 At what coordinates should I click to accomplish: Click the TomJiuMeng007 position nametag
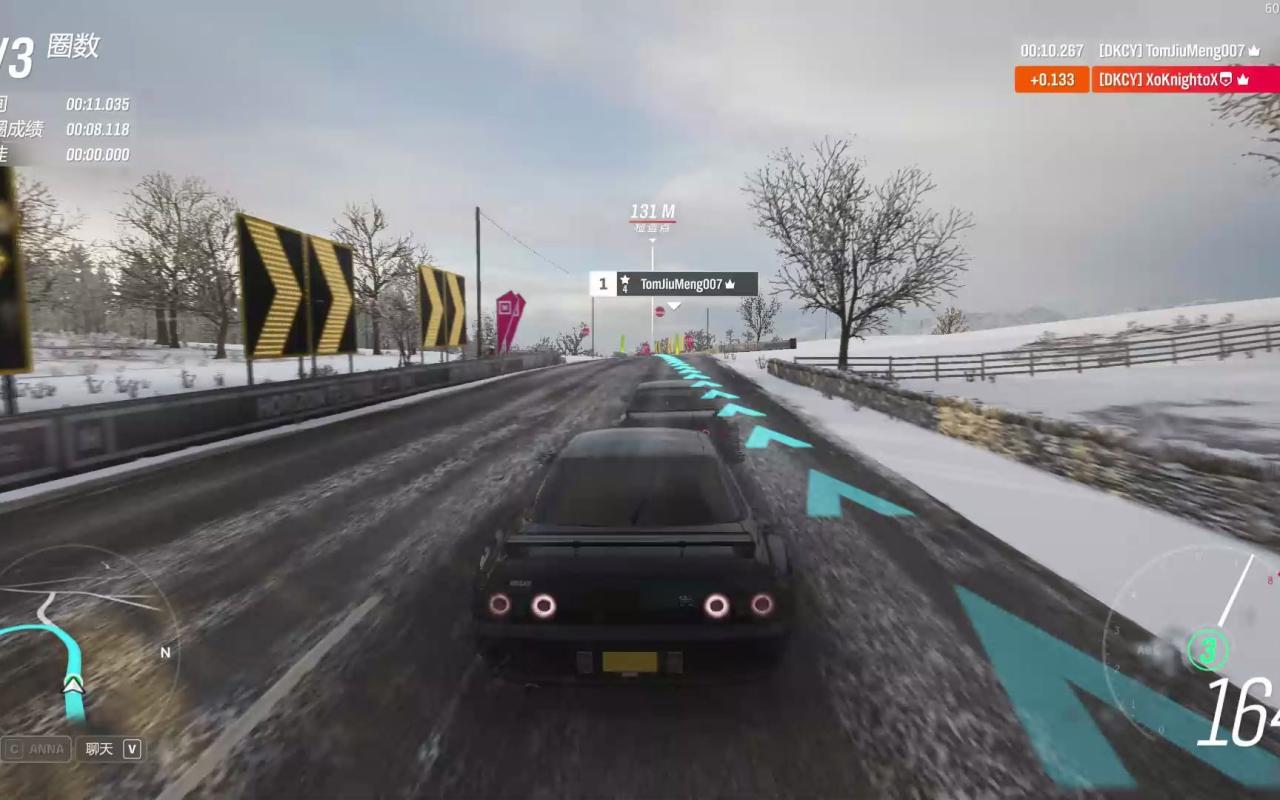673,284
